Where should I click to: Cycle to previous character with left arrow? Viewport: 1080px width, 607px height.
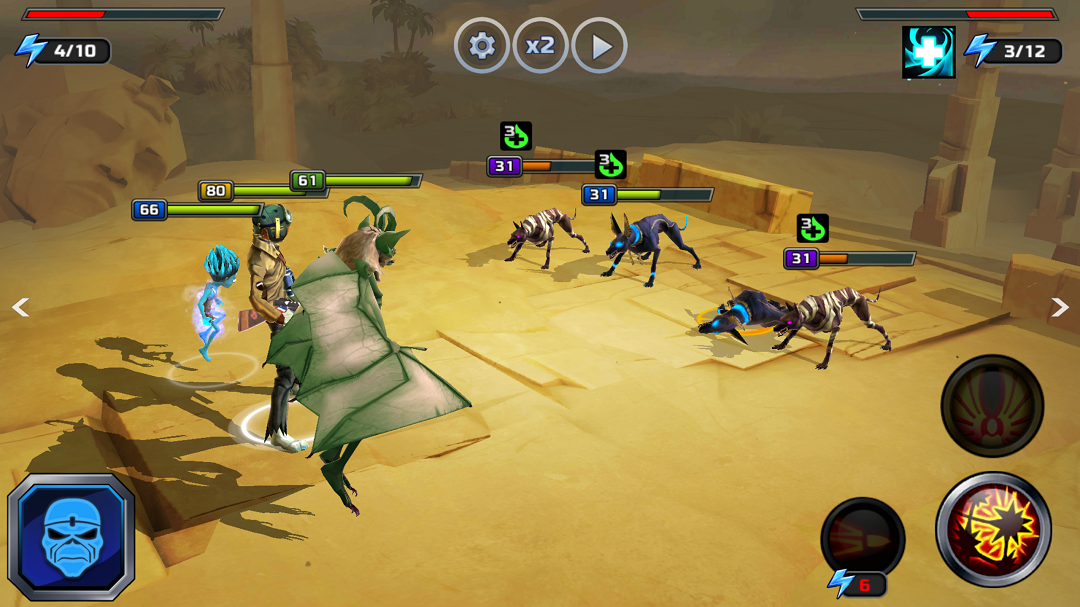20,307
